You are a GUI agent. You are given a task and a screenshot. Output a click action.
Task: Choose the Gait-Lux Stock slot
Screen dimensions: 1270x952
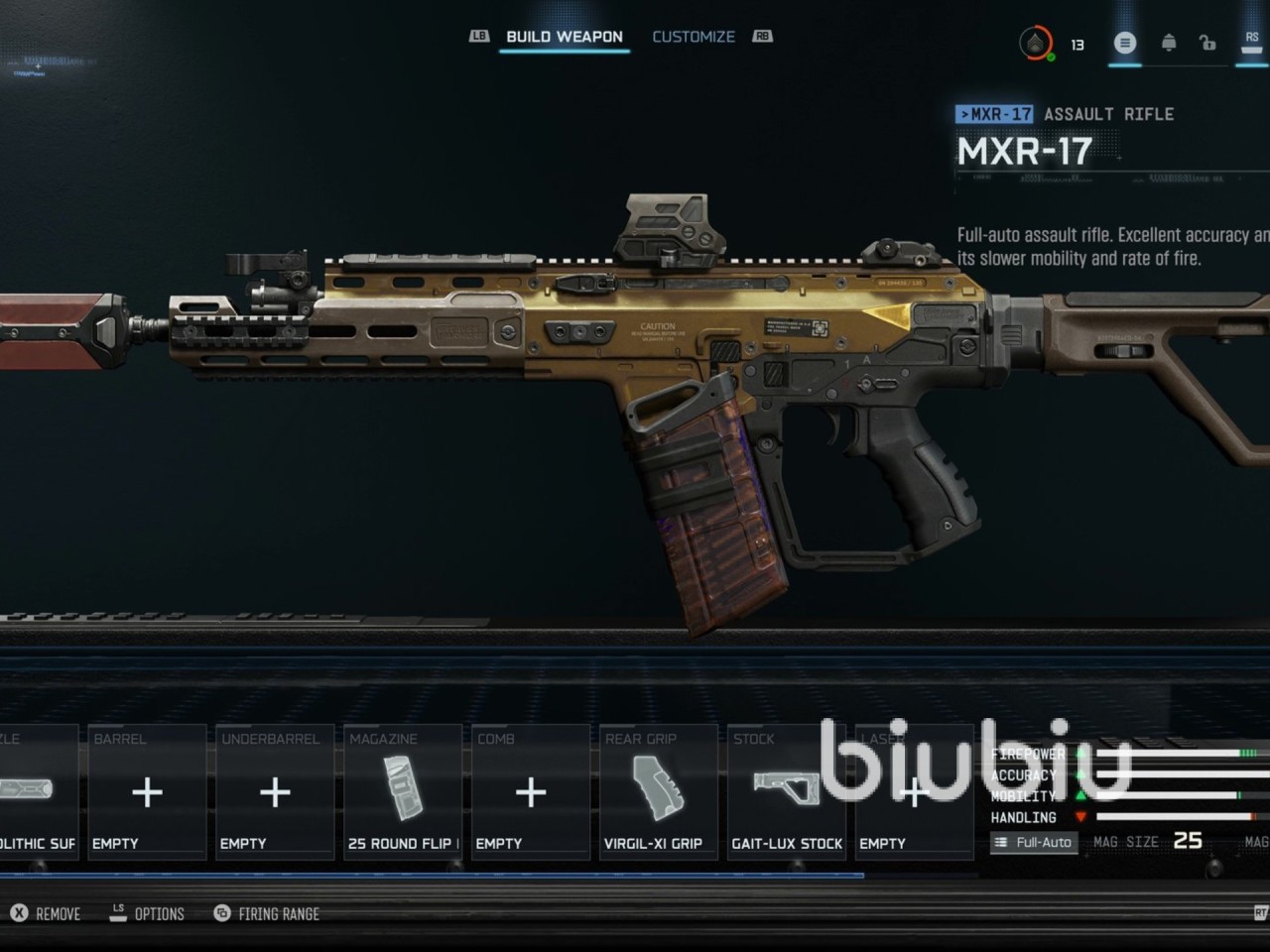pyautogui.click(x=786, y=792)
